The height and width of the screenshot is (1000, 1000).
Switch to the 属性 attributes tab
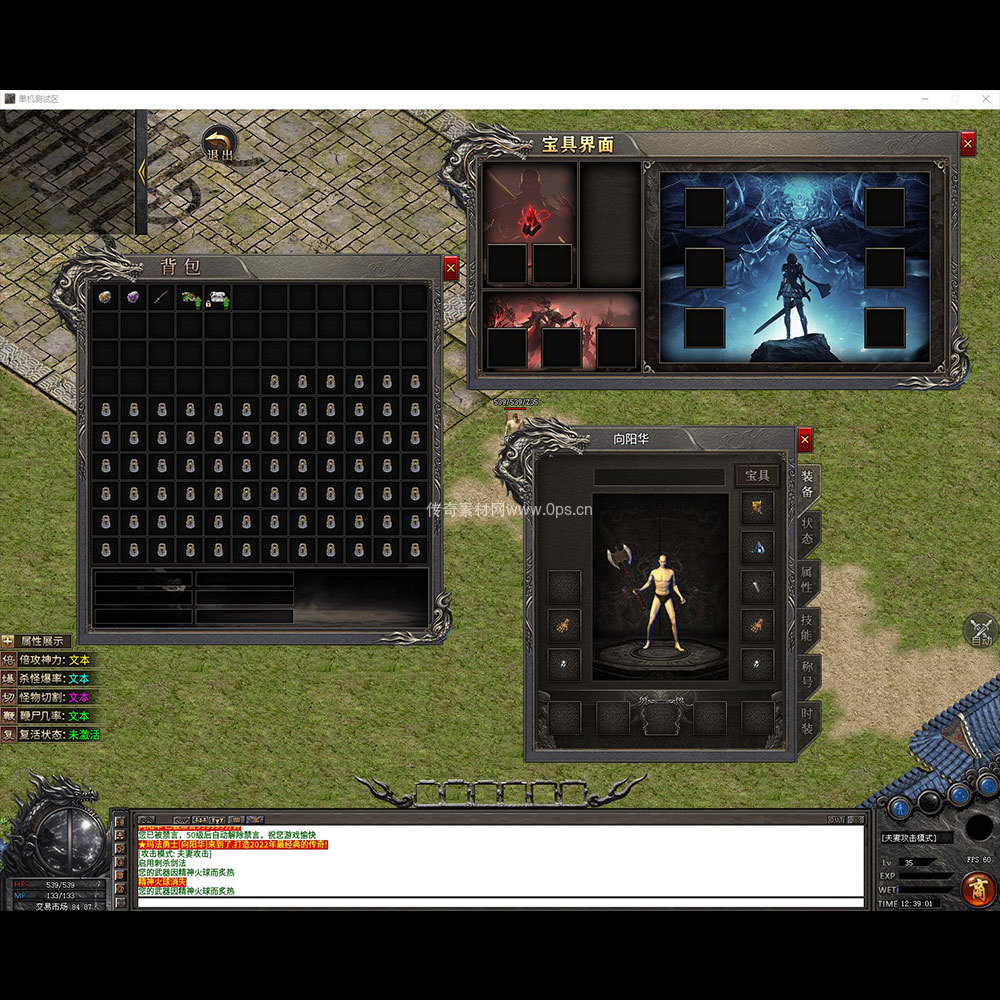point(808,579)
